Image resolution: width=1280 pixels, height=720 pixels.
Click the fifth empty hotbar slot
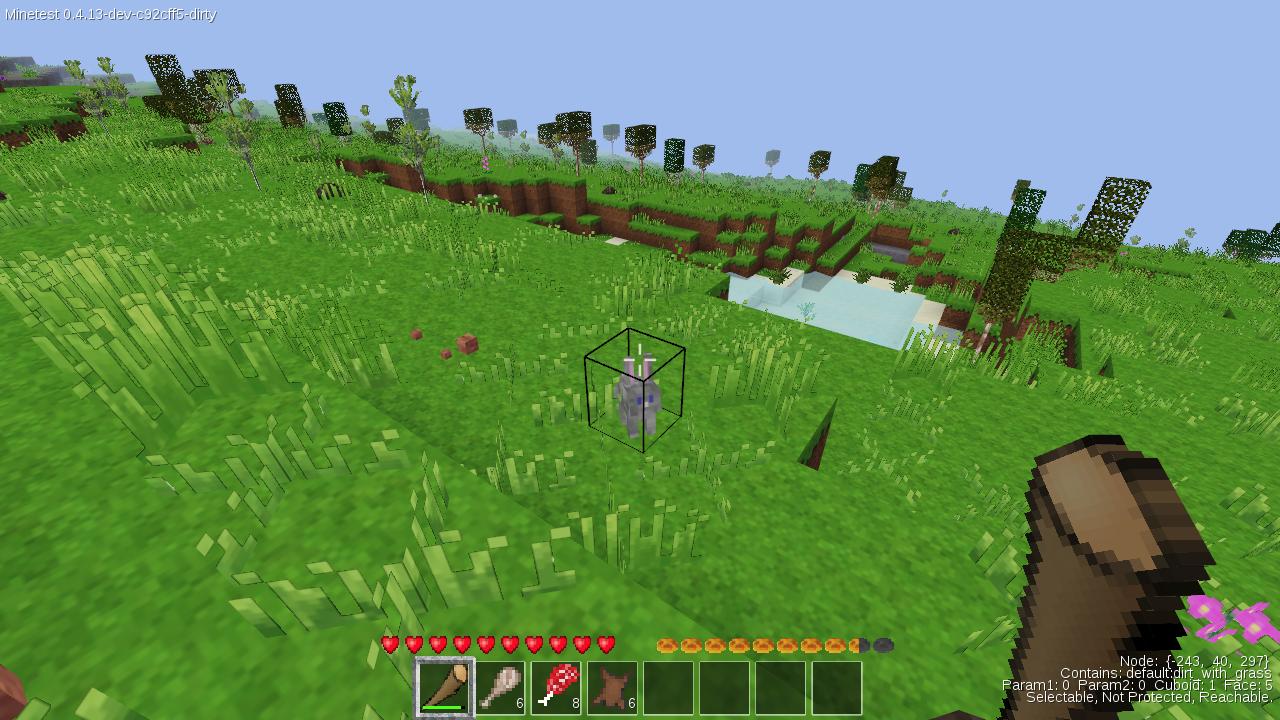(x=669, y=688)
